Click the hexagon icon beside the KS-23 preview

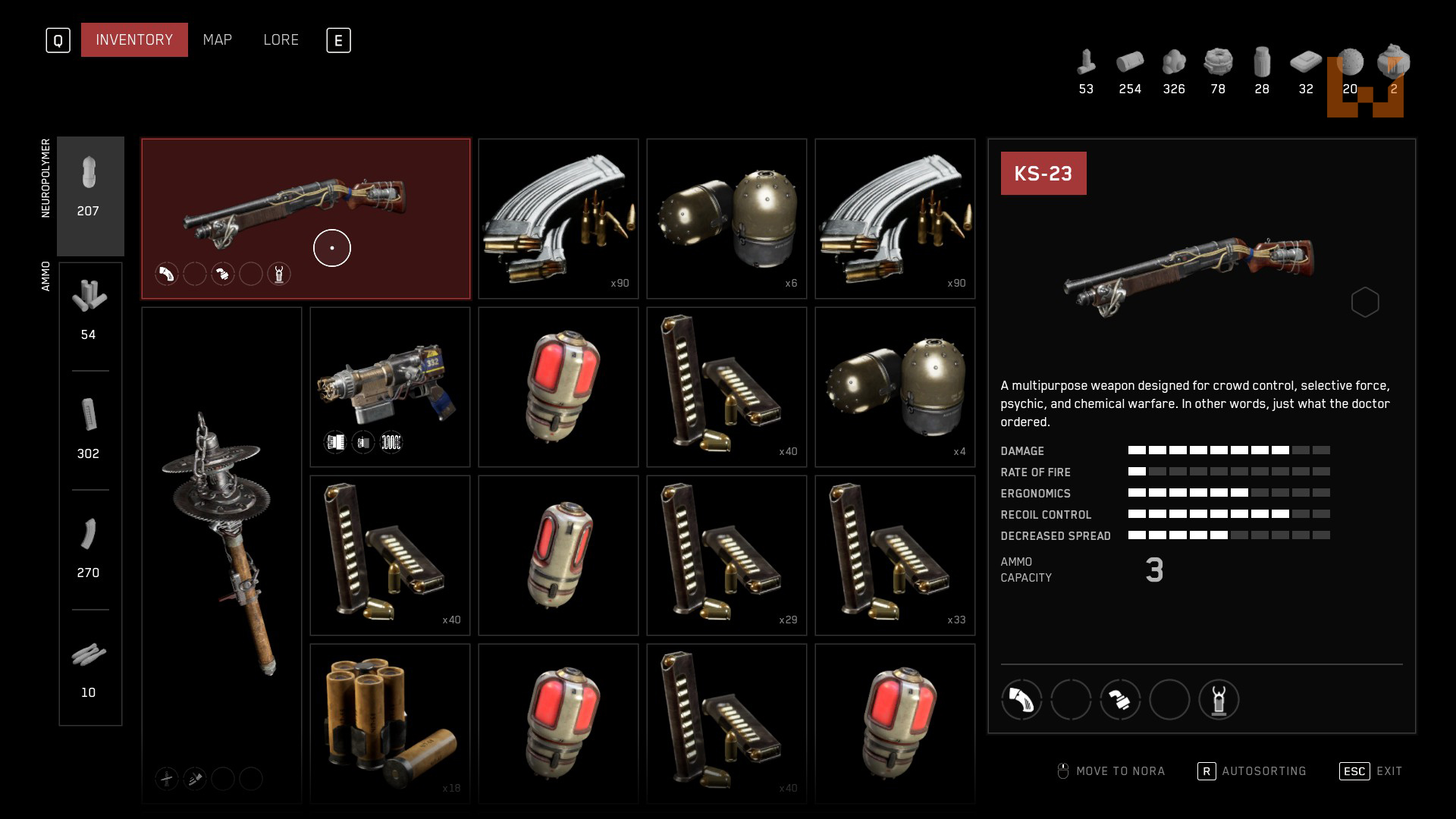[x=1364, y=303]
